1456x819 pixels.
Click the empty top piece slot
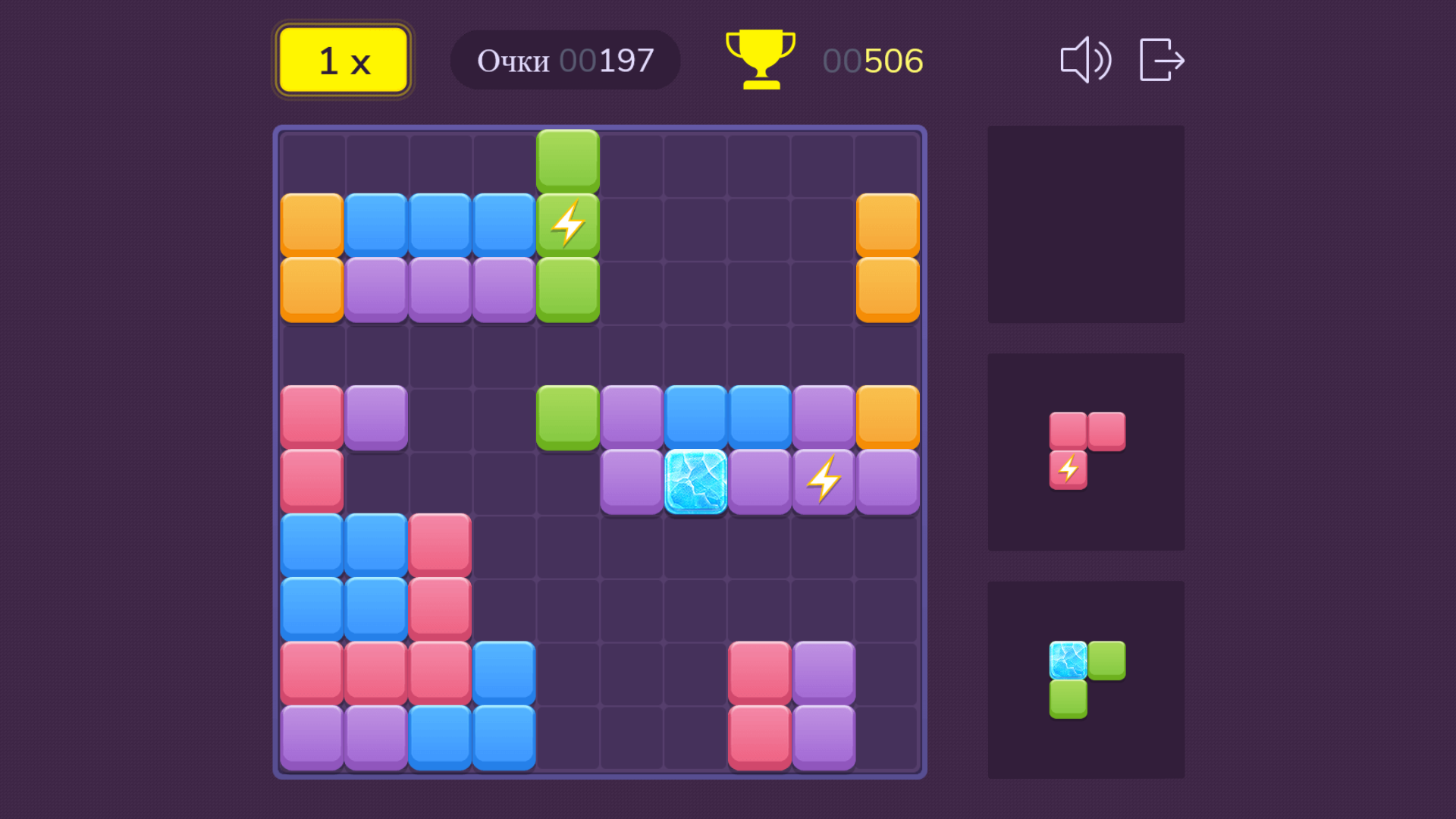point(1086,224)
